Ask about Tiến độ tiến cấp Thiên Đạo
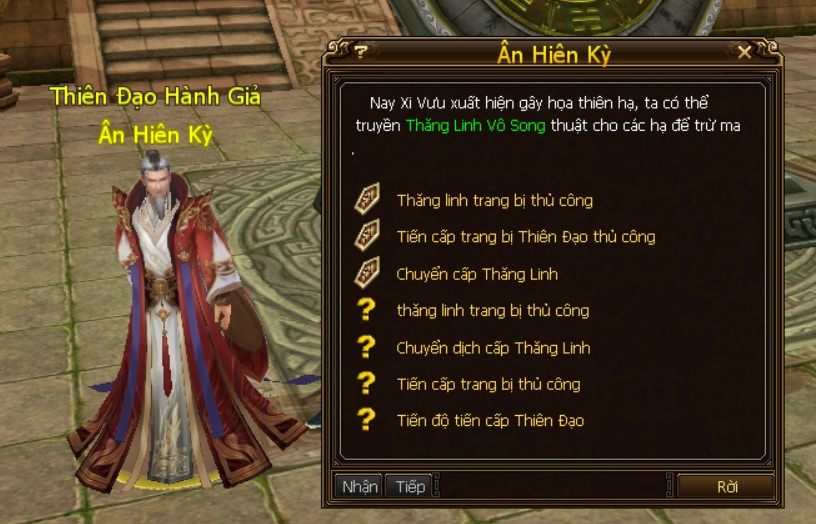The height and width of the screenshot is (524, 816). (490, 421)
